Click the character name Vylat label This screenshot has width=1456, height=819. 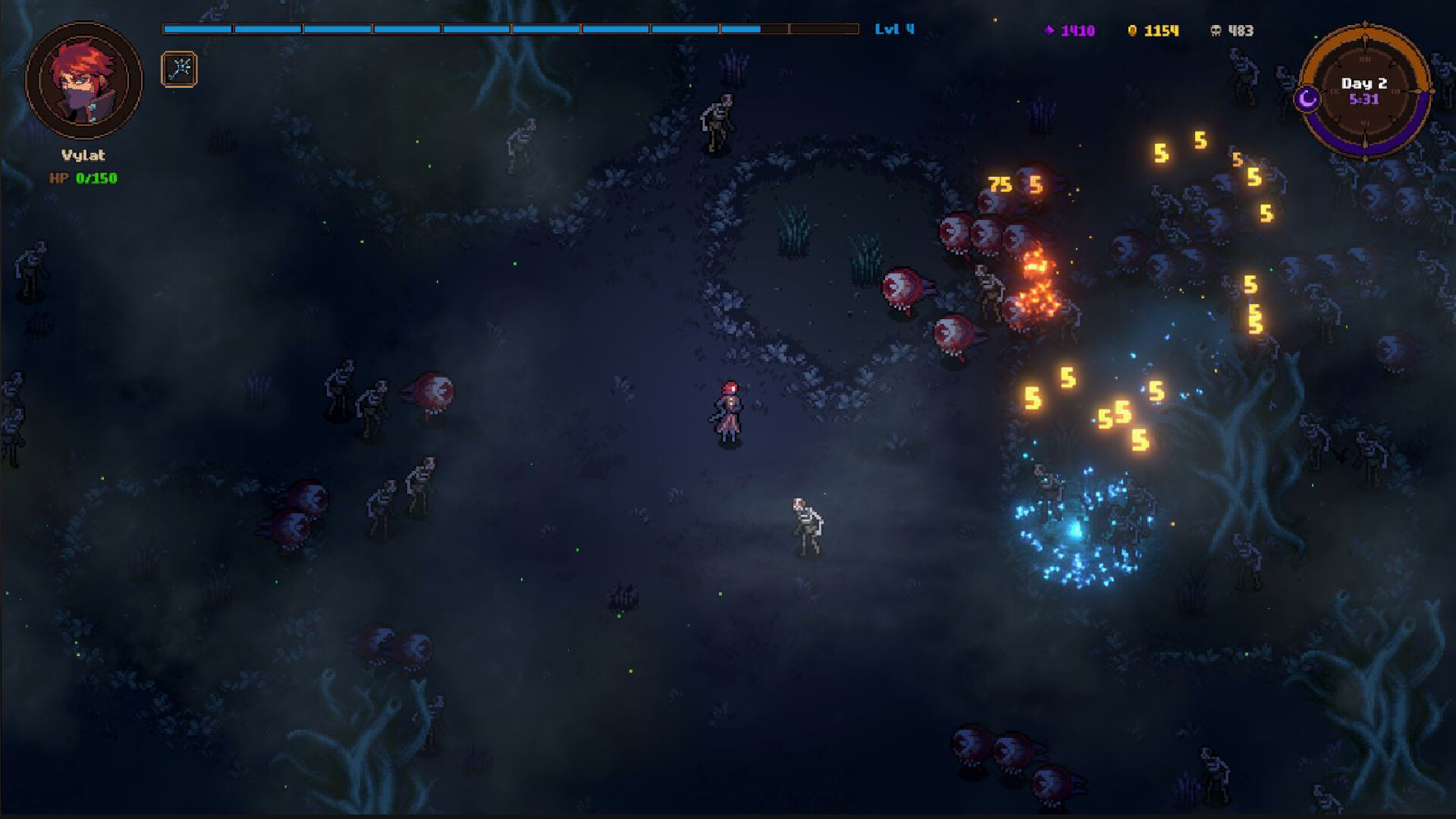click(83, 155)
